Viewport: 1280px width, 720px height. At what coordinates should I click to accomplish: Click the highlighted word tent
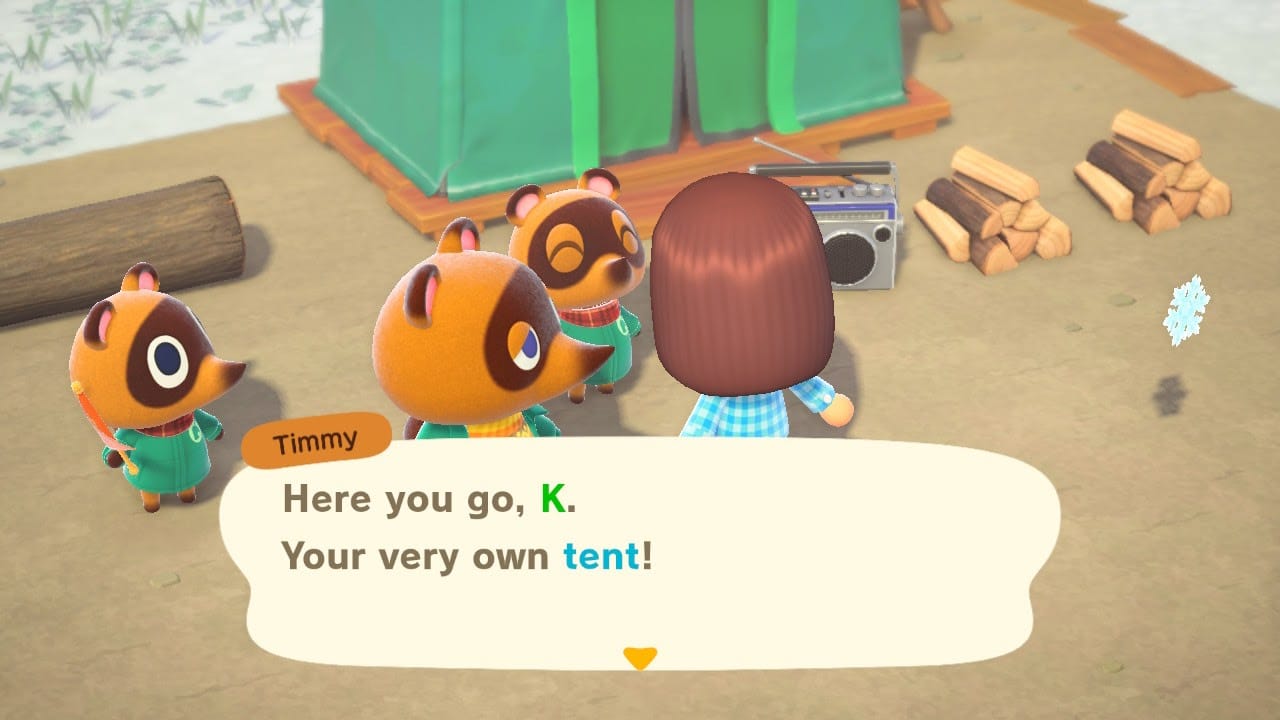pos(600,557)
